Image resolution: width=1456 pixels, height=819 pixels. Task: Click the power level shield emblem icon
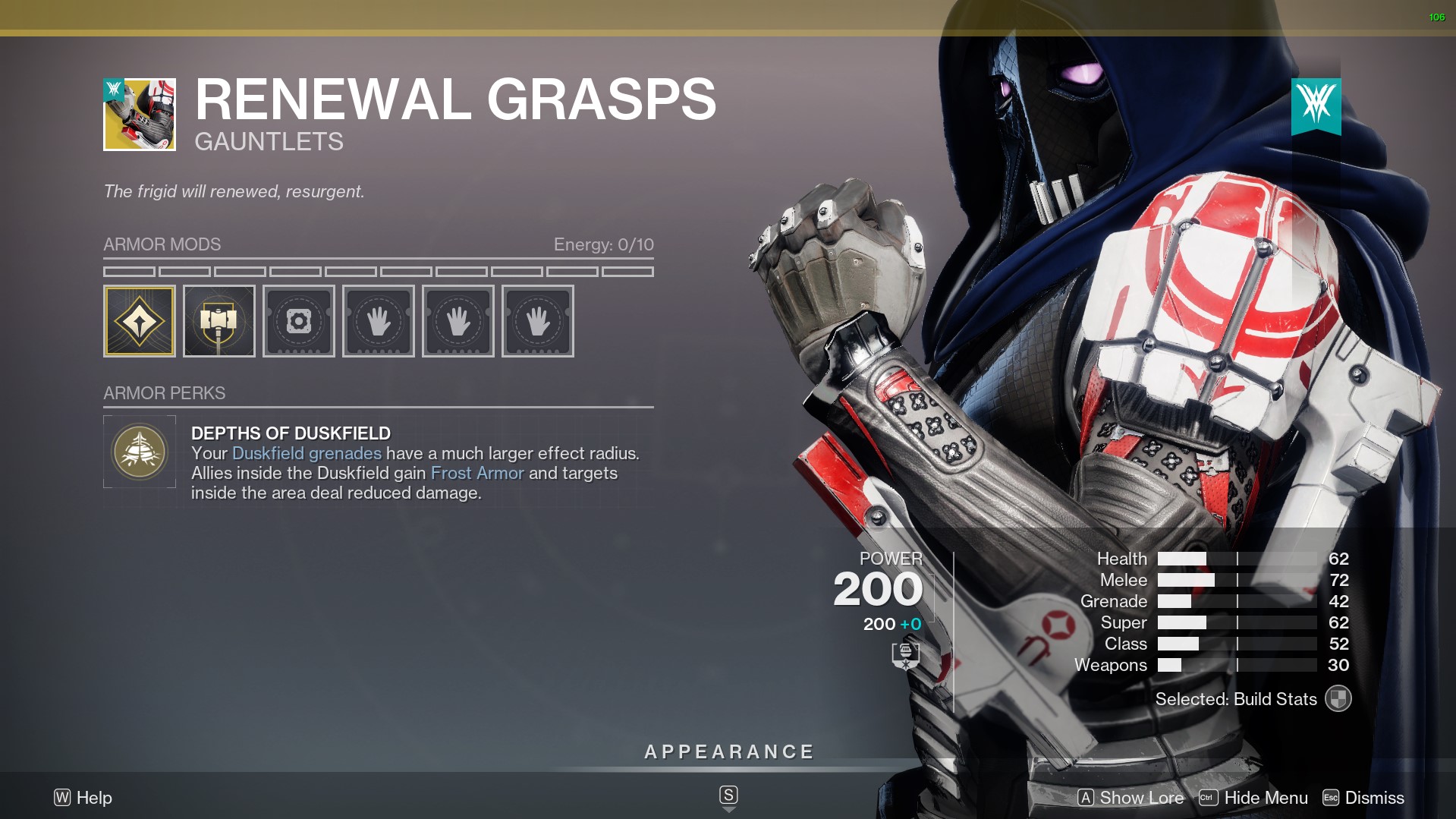pyautogui.click(x=905, y=656)
